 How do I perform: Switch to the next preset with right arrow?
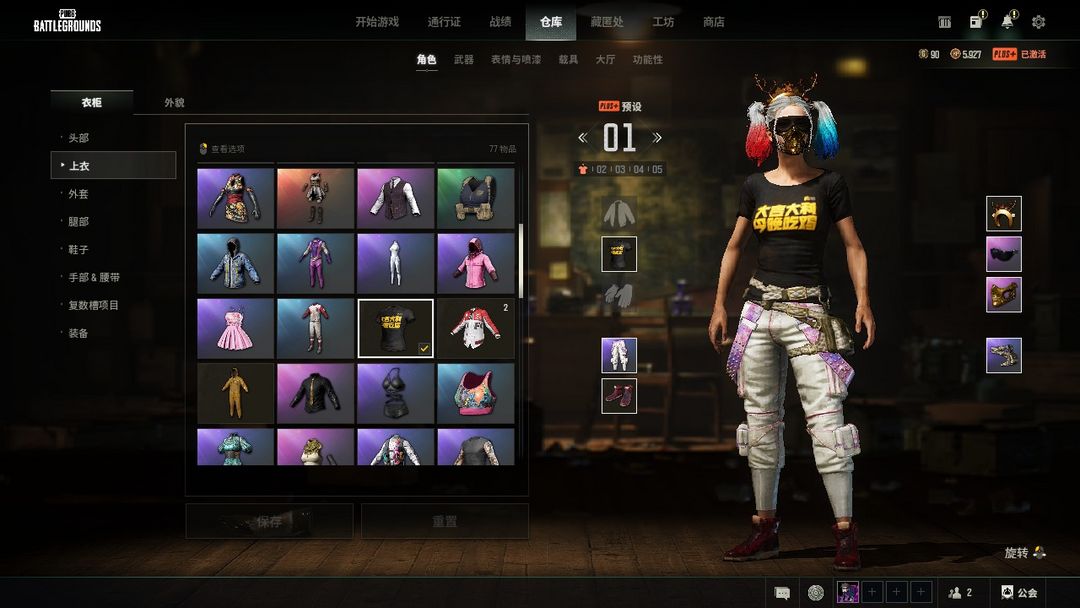coord(657,138)
